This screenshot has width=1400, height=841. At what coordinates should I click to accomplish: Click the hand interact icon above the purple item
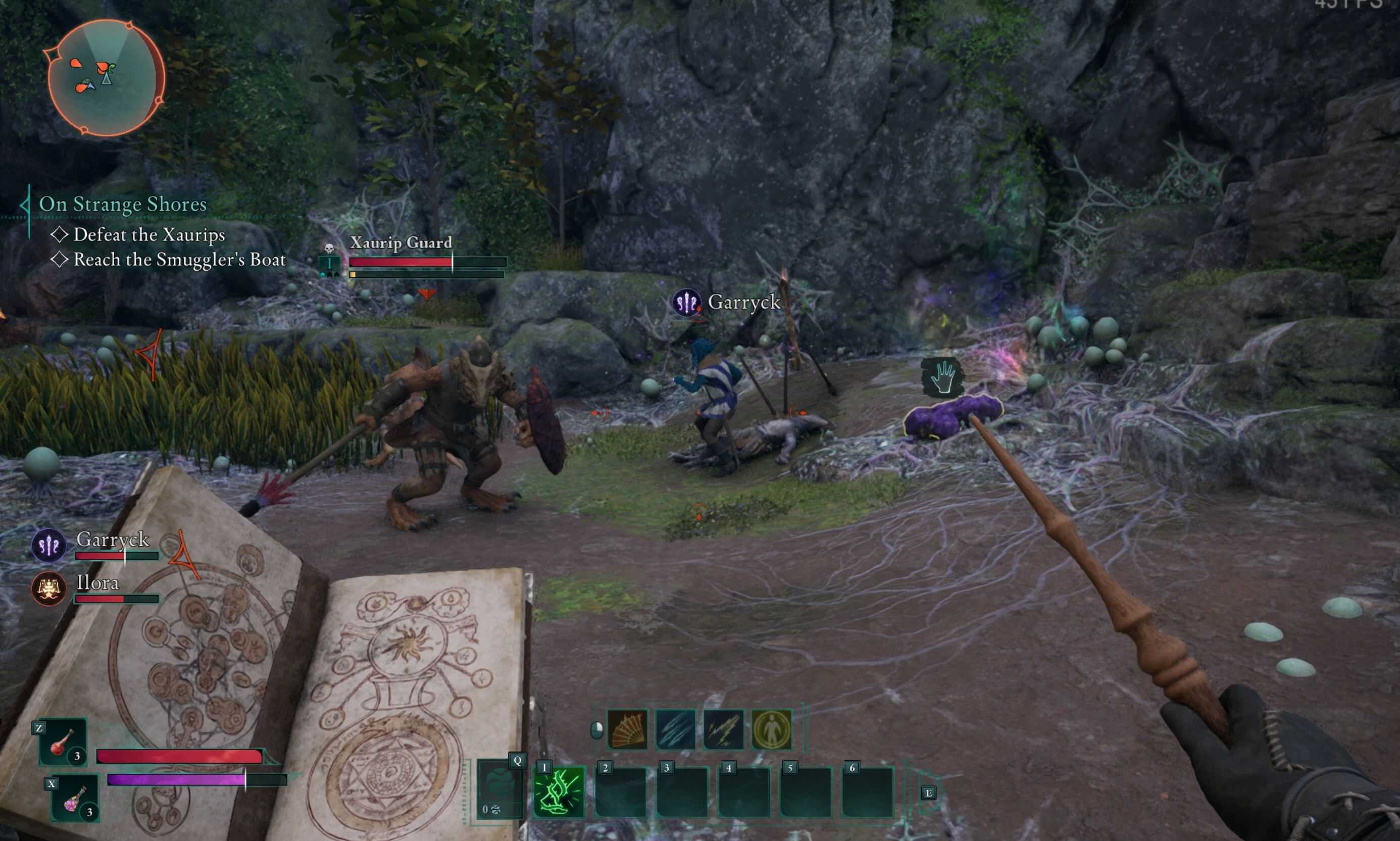(x=942, y=377)
